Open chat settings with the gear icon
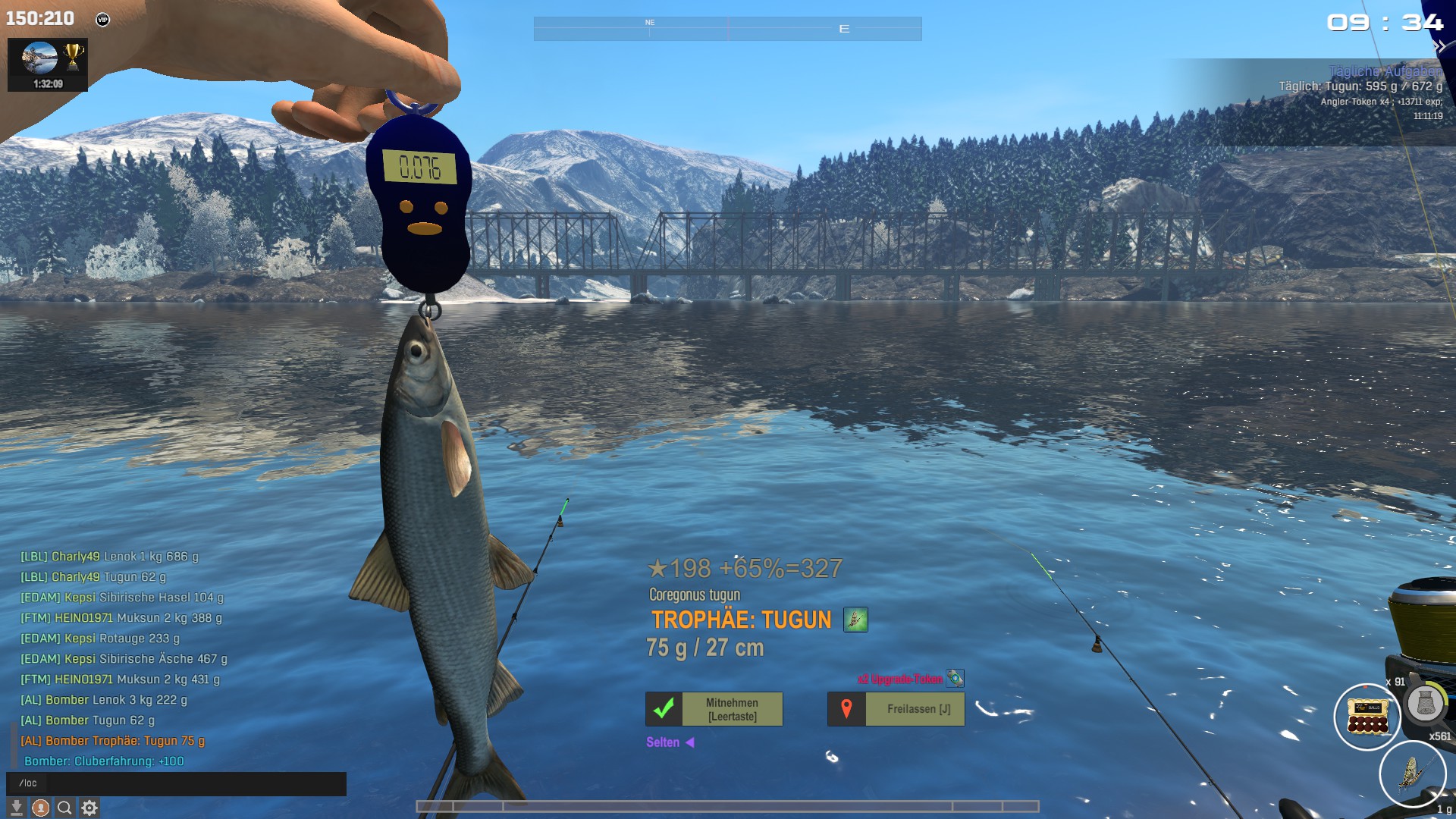This screenshot has height=819, width=1456. click(89, 808)
